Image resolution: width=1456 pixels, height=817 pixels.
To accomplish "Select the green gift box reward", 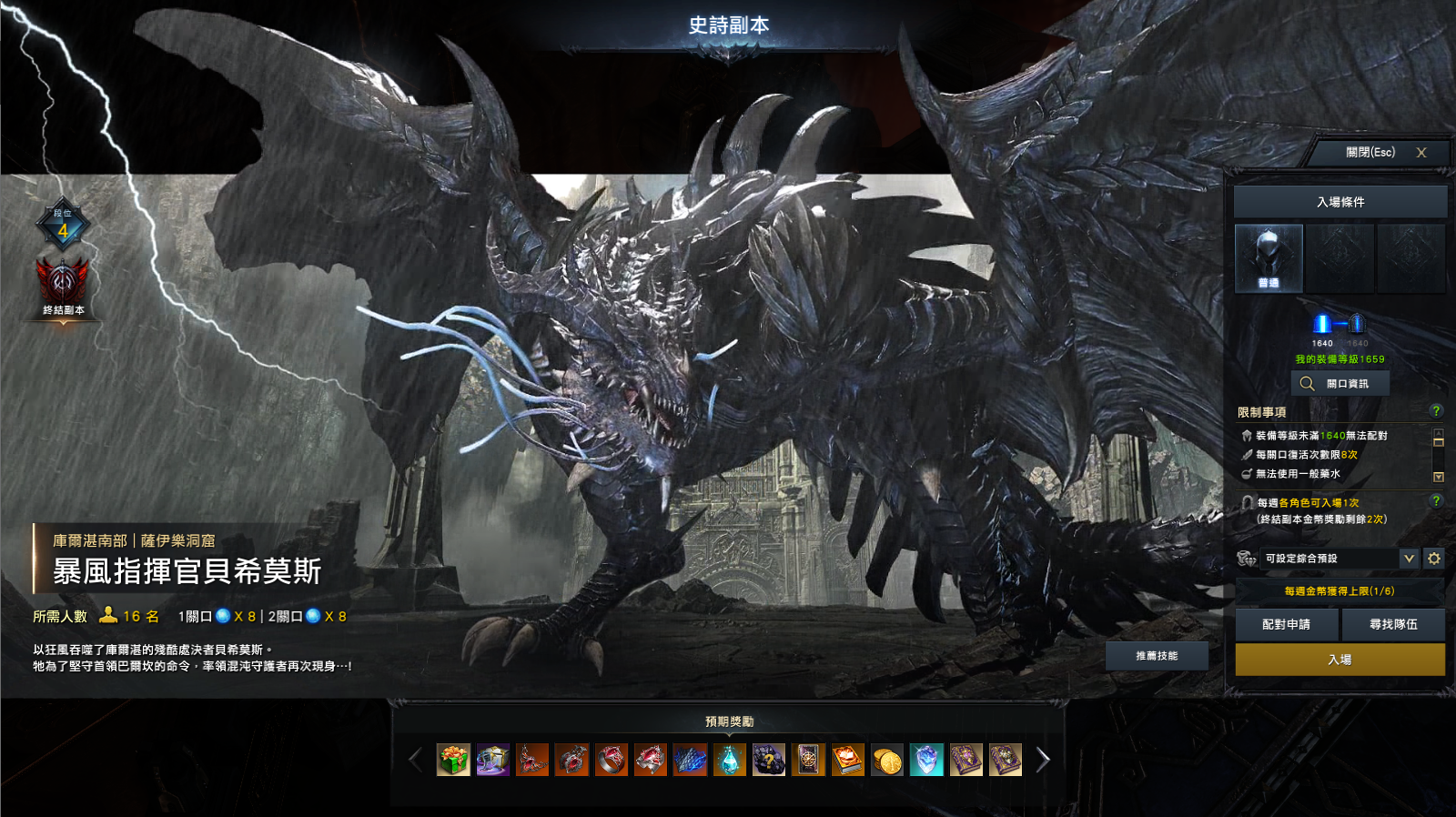I will [453, 760].
